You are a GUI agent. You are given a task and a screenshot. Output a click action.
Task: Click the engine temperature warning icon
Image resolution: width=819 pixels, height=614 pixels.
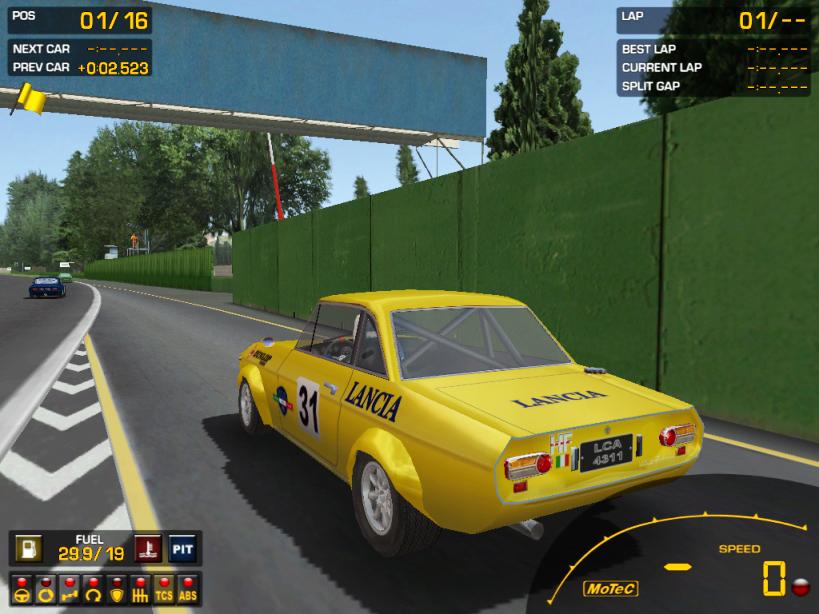click(x=148, y=548)
